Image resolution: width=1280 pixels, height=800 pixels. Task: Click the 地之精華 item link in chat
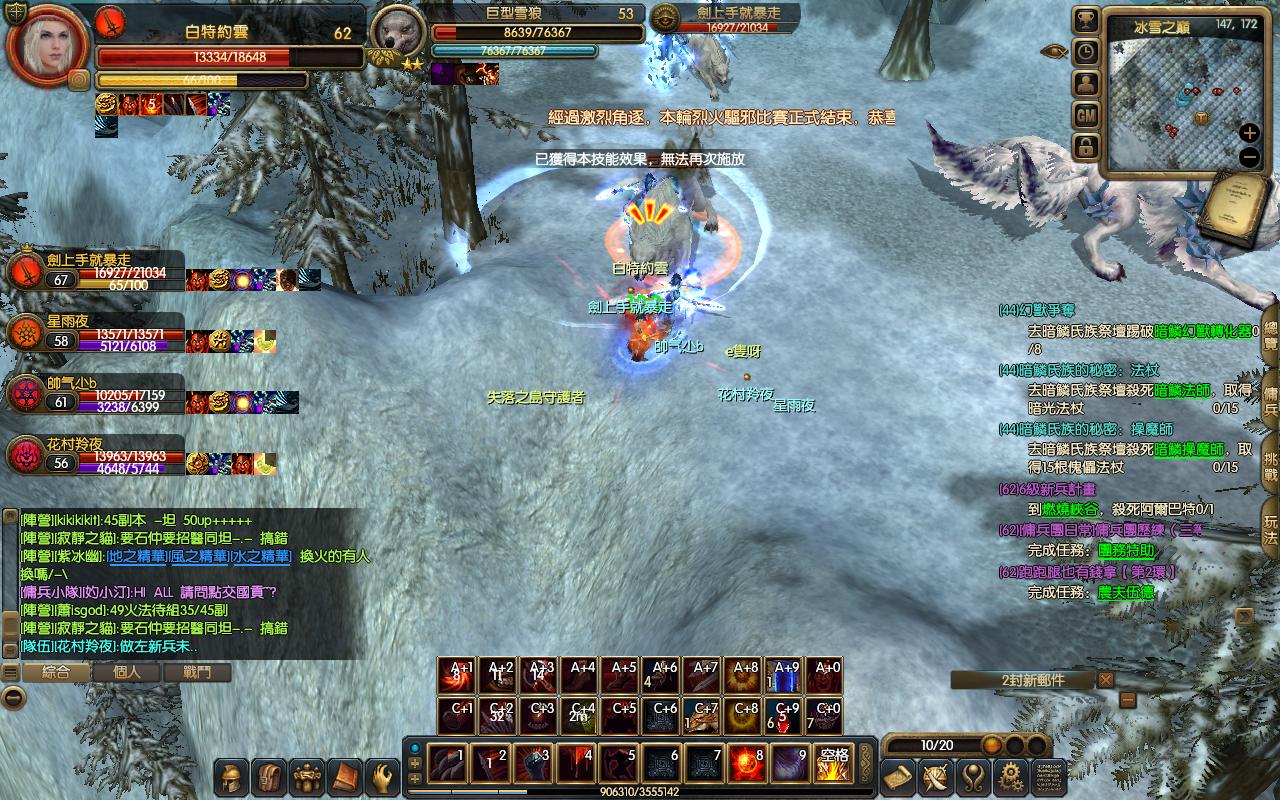click(x=137, y=556)
